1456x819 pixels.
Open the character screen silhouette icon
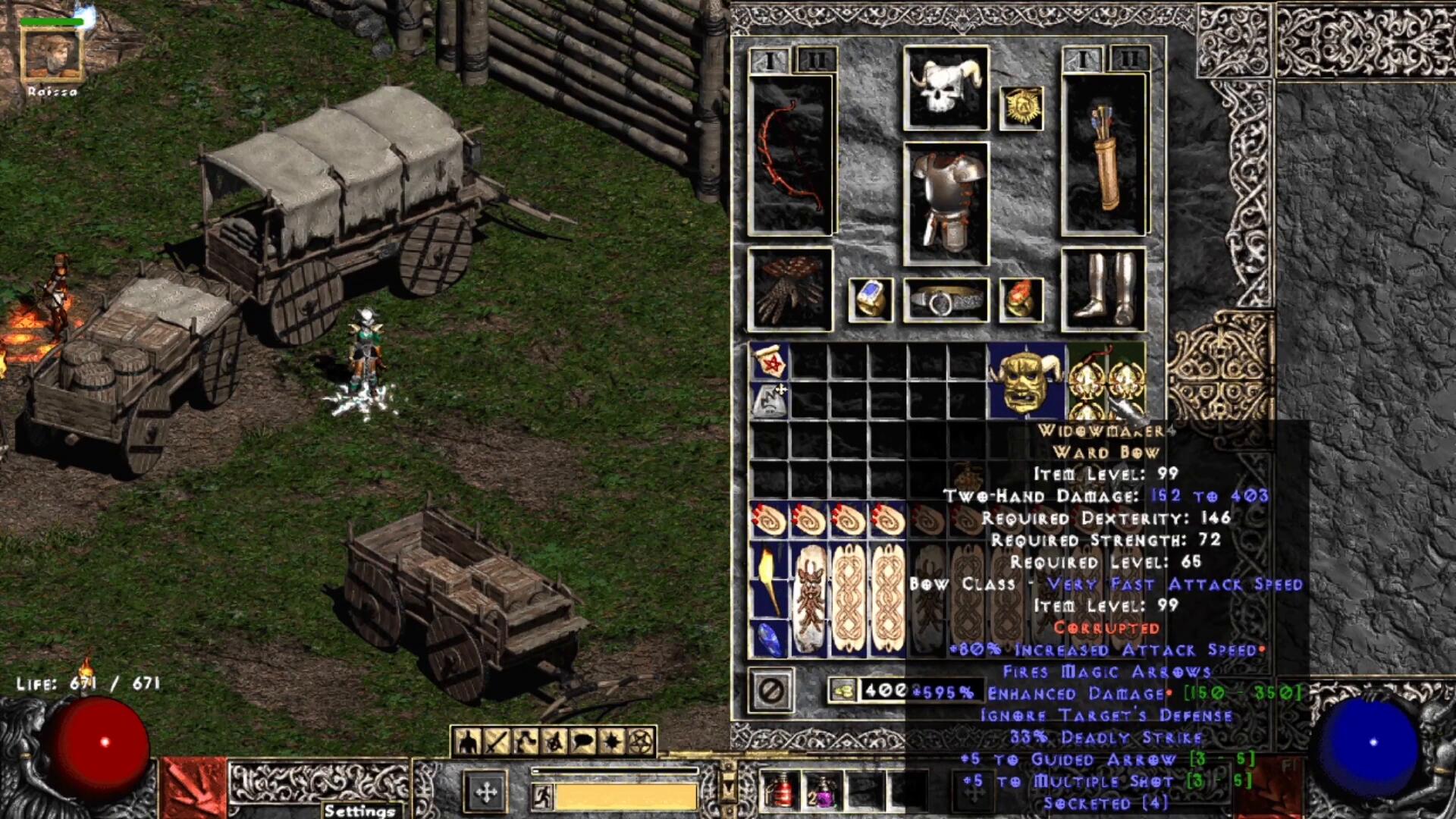click(468, 741)
